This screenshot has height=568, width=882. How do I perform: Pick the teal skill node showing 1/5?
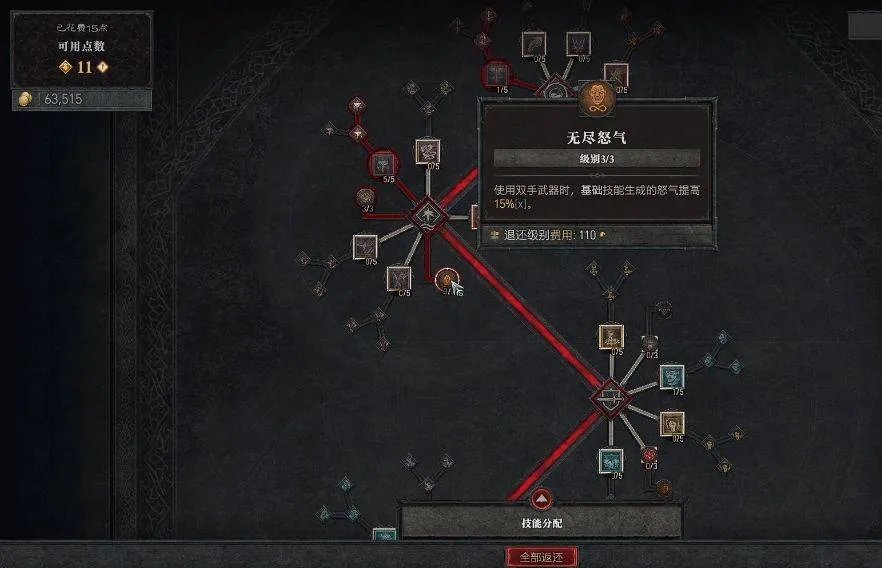(x=672, y=376)
